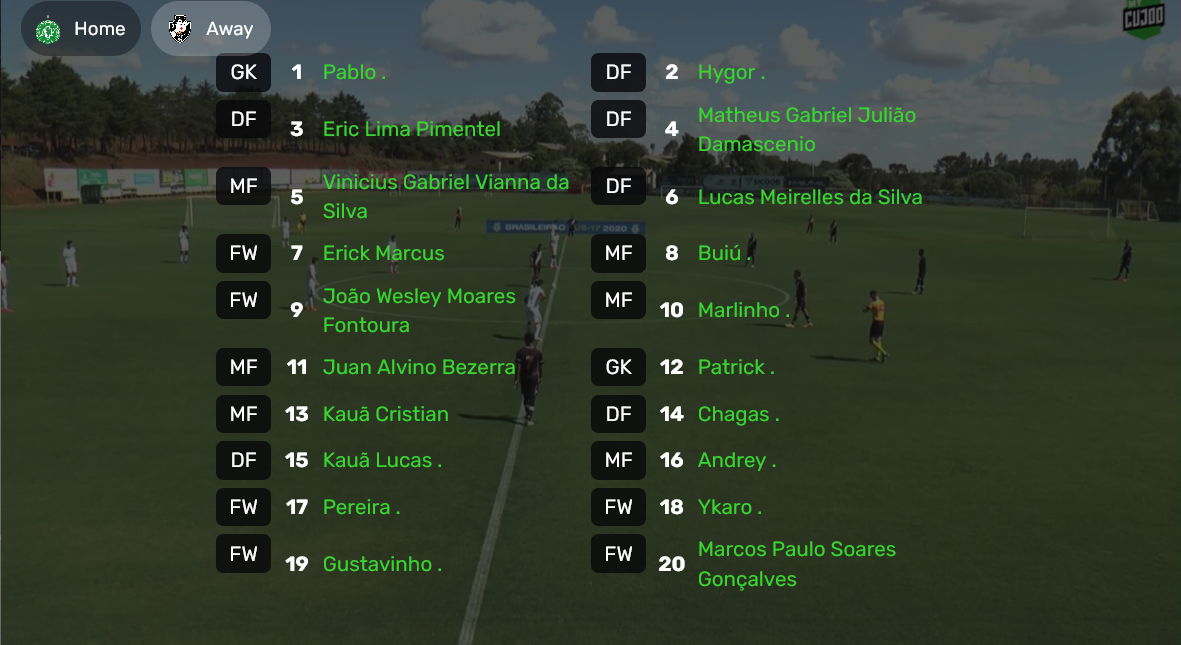Select the Away team tab
This screenshot has height=645, width=1181.
[211, 29]
